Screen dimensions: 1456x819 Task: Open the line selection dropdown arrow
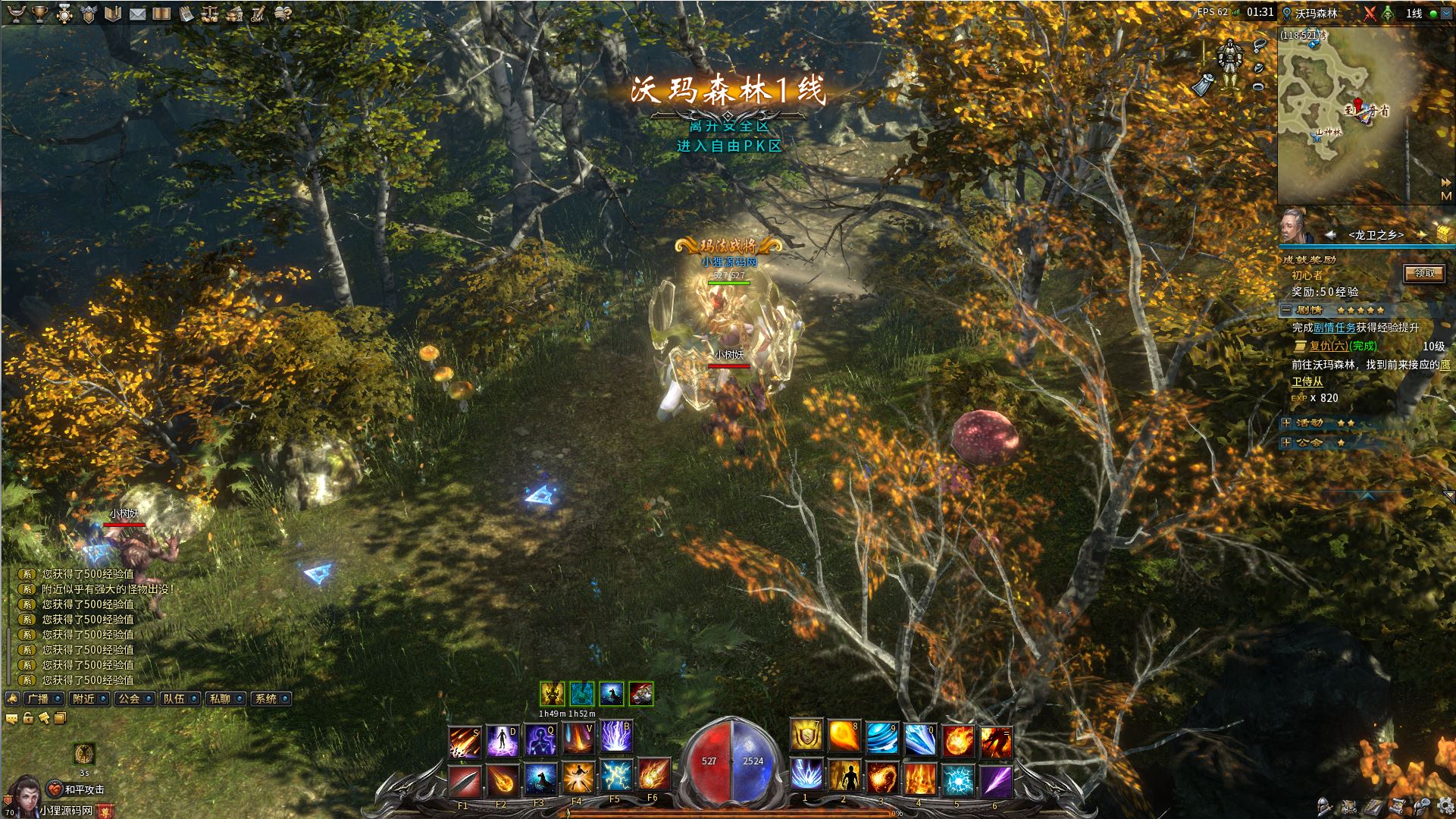pos(1445,14)
